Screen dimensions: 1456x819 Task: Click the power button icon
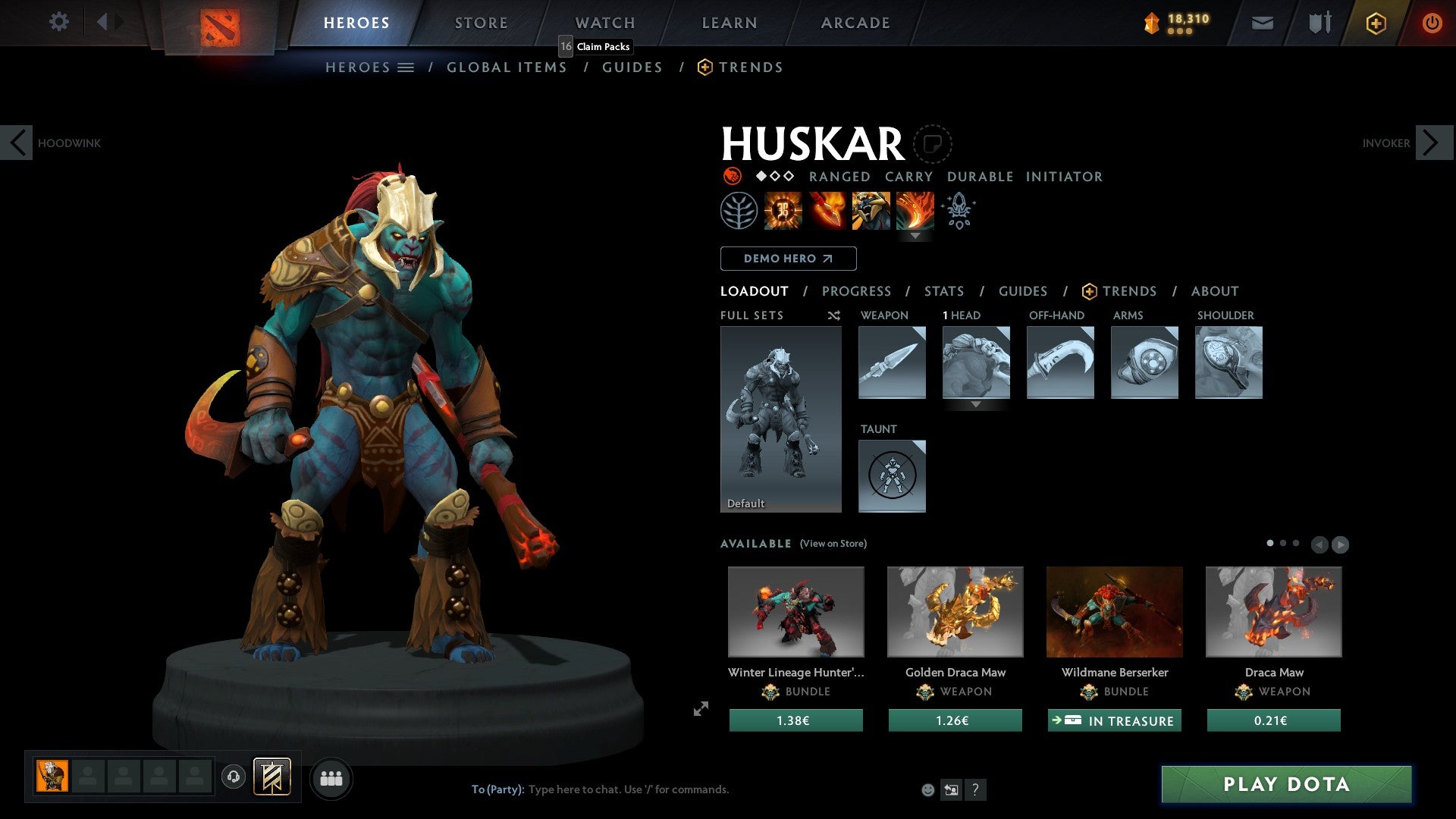click(1433, 23)
